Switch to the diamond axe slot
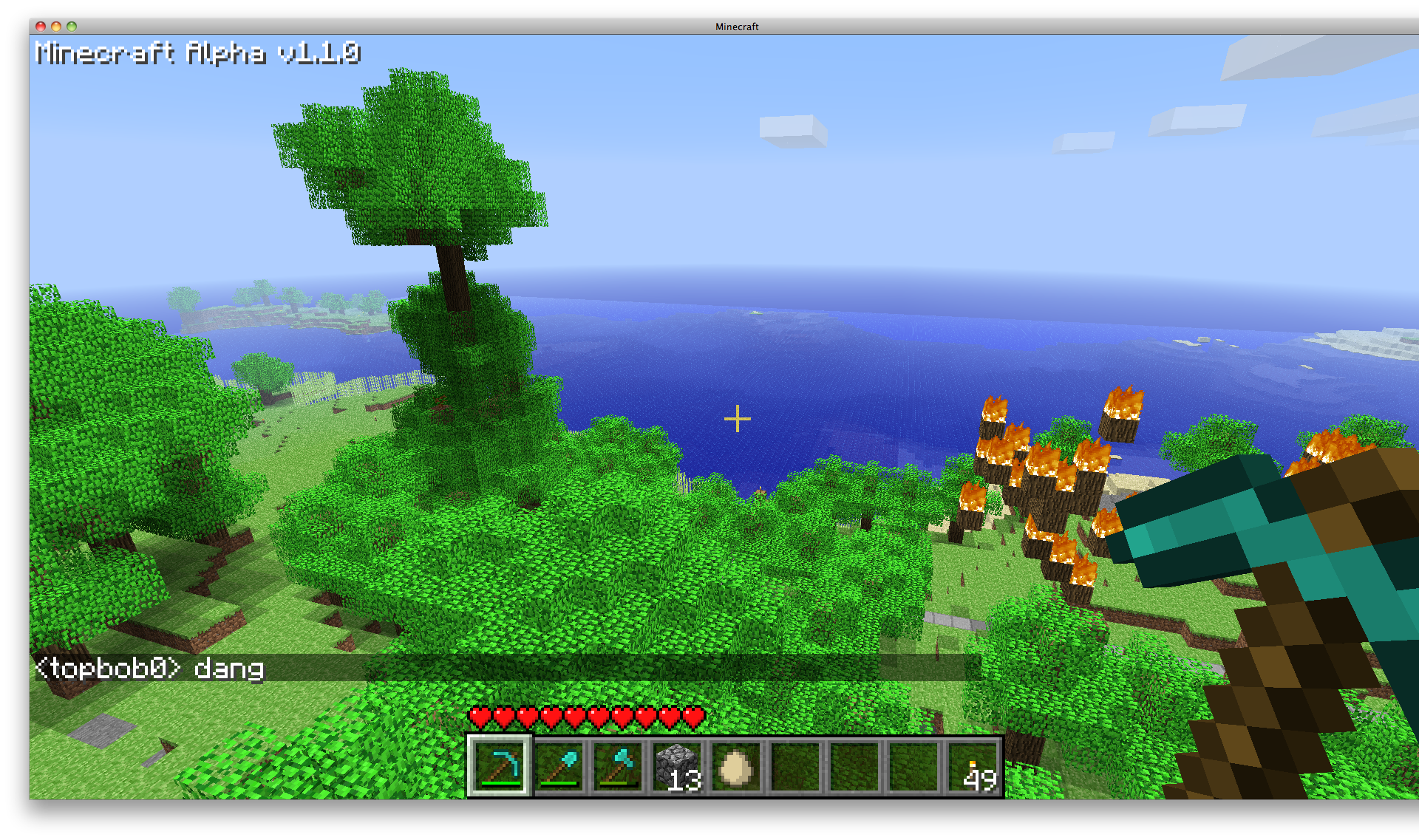Viewport: 1419px width, 840px height. pyautogui.click(x=617, y=766)
